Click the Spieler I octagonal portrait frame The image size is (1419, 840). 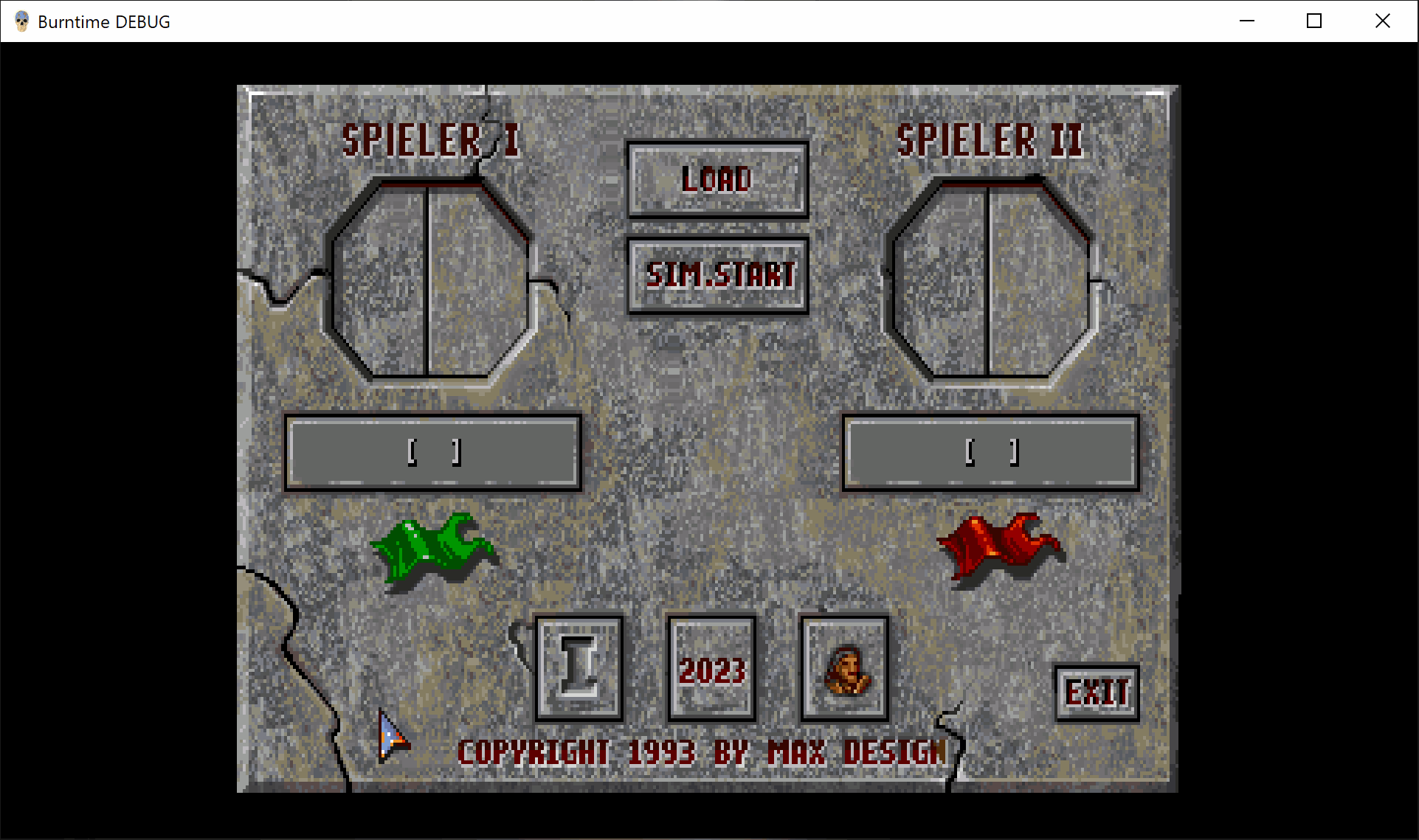428,280
